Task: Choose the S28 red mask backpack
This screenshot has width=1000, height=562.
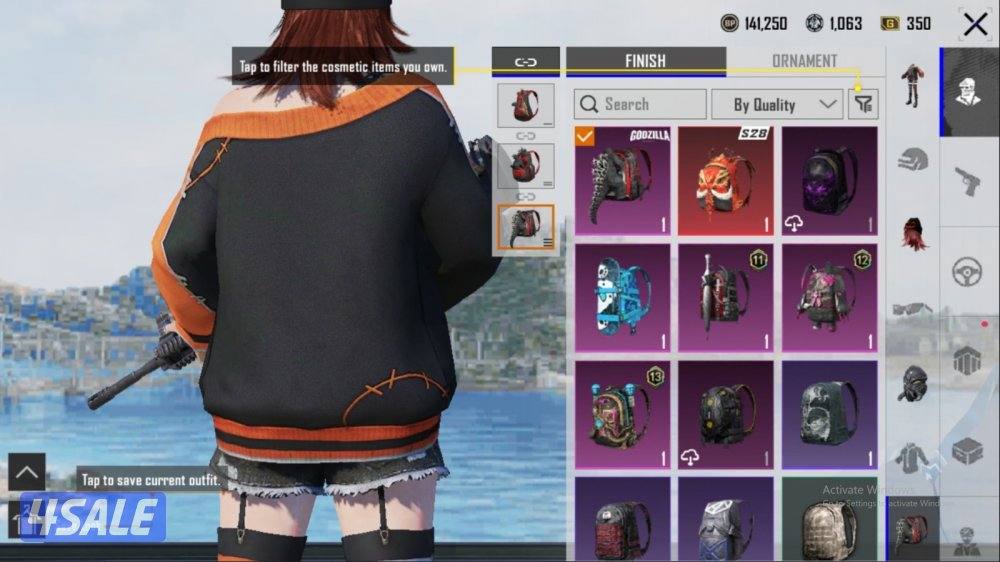Action: point(726,180)
